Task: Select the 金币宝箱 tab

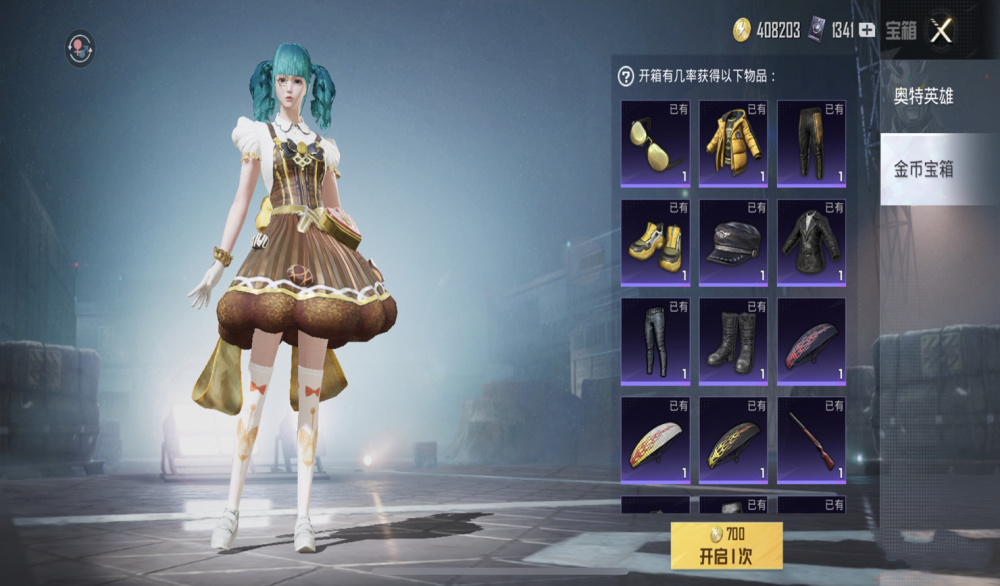Action: pyautogui.click(x=925, y=169)
